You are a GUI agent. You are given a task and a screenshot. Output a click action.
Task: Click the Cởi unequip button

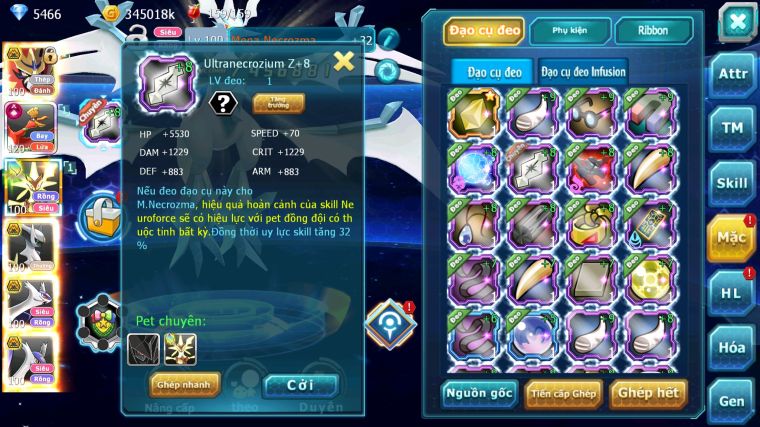pyautogui.click(x=300, y=384)
